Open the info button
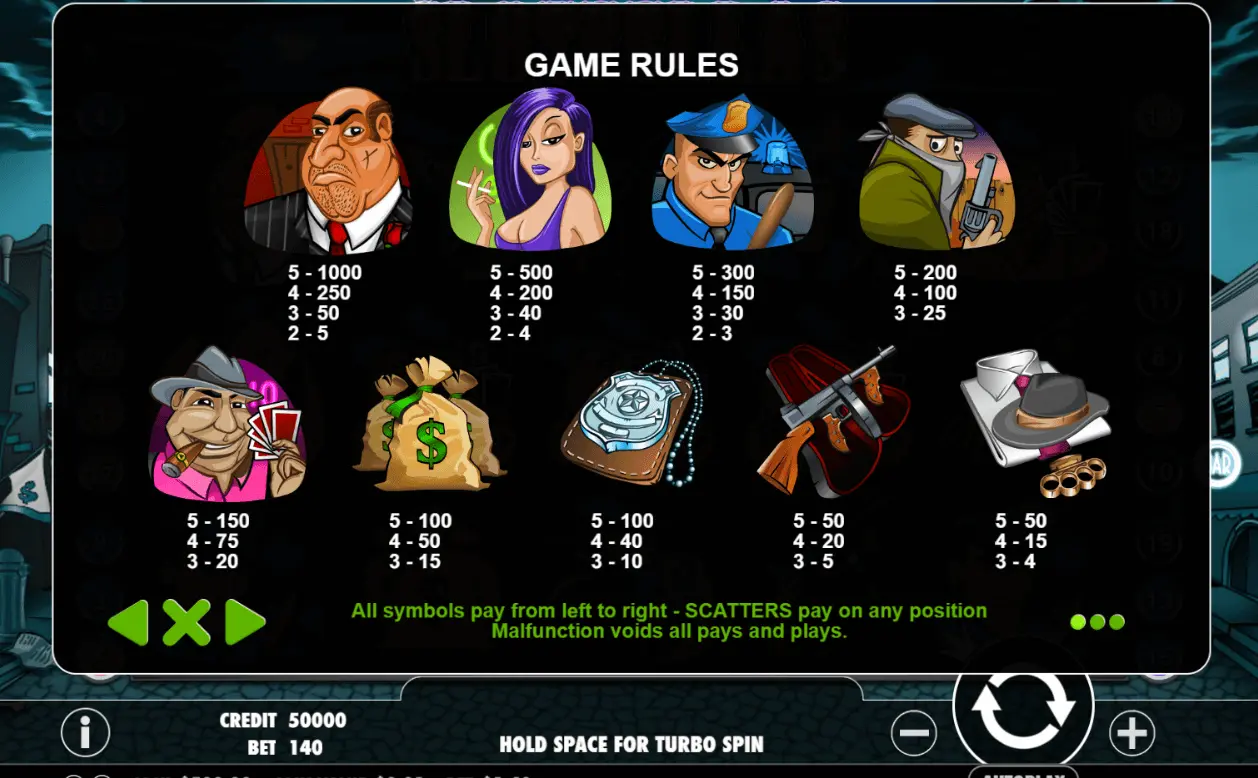 pyautogui.click(x=85, y=733)
